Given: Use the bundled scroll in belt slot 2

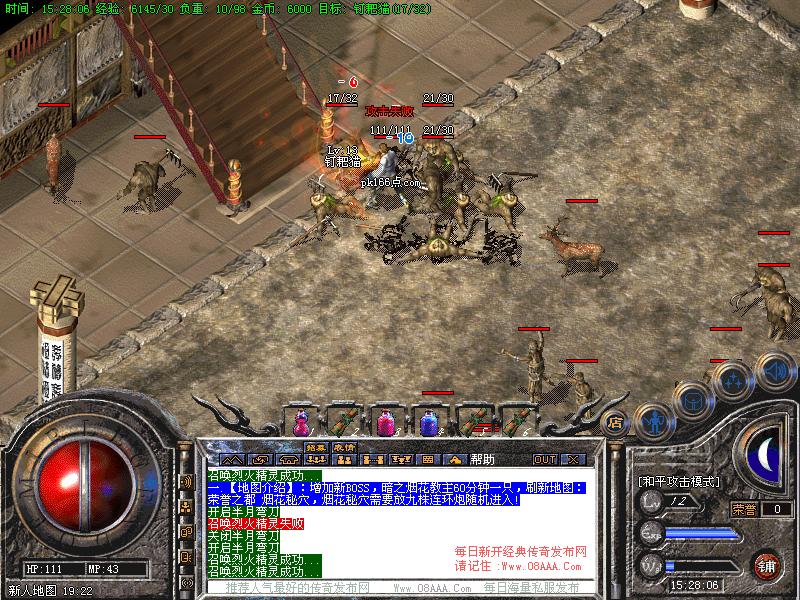Looking at the screenshot, I should tap(344, 422).
